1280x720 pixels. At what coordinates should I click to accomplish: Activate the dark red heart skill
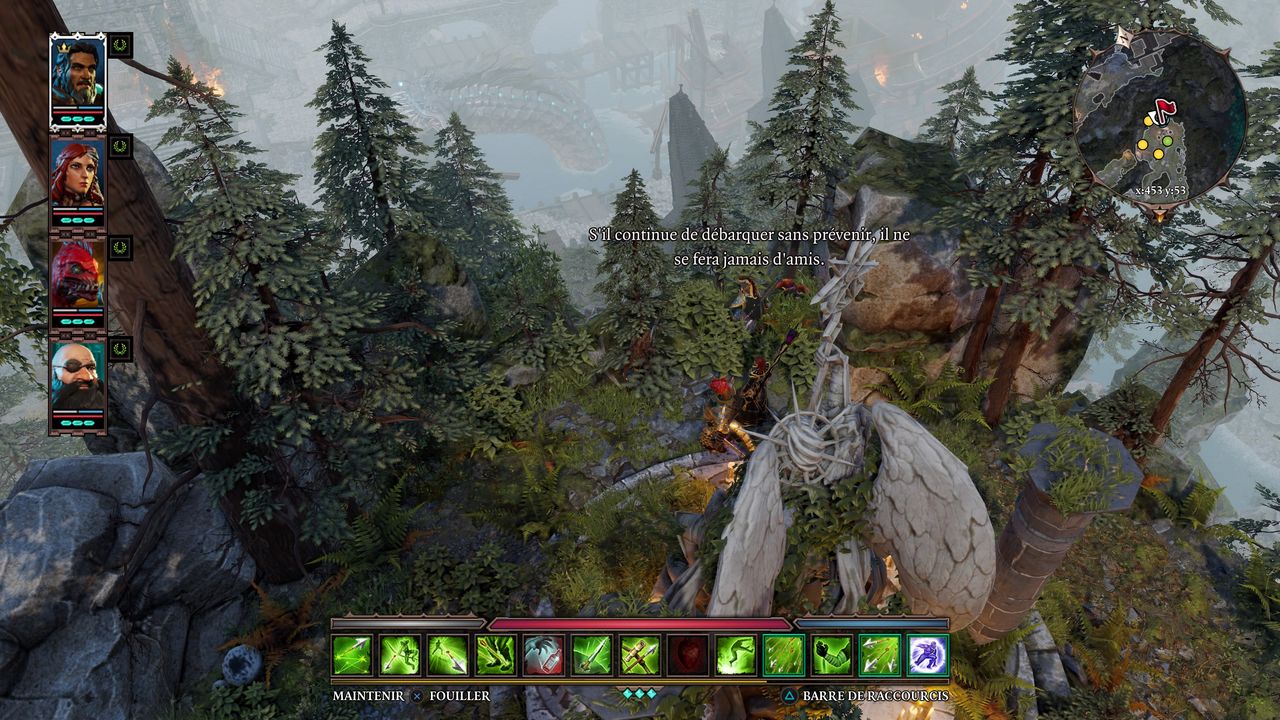[688, 655]
